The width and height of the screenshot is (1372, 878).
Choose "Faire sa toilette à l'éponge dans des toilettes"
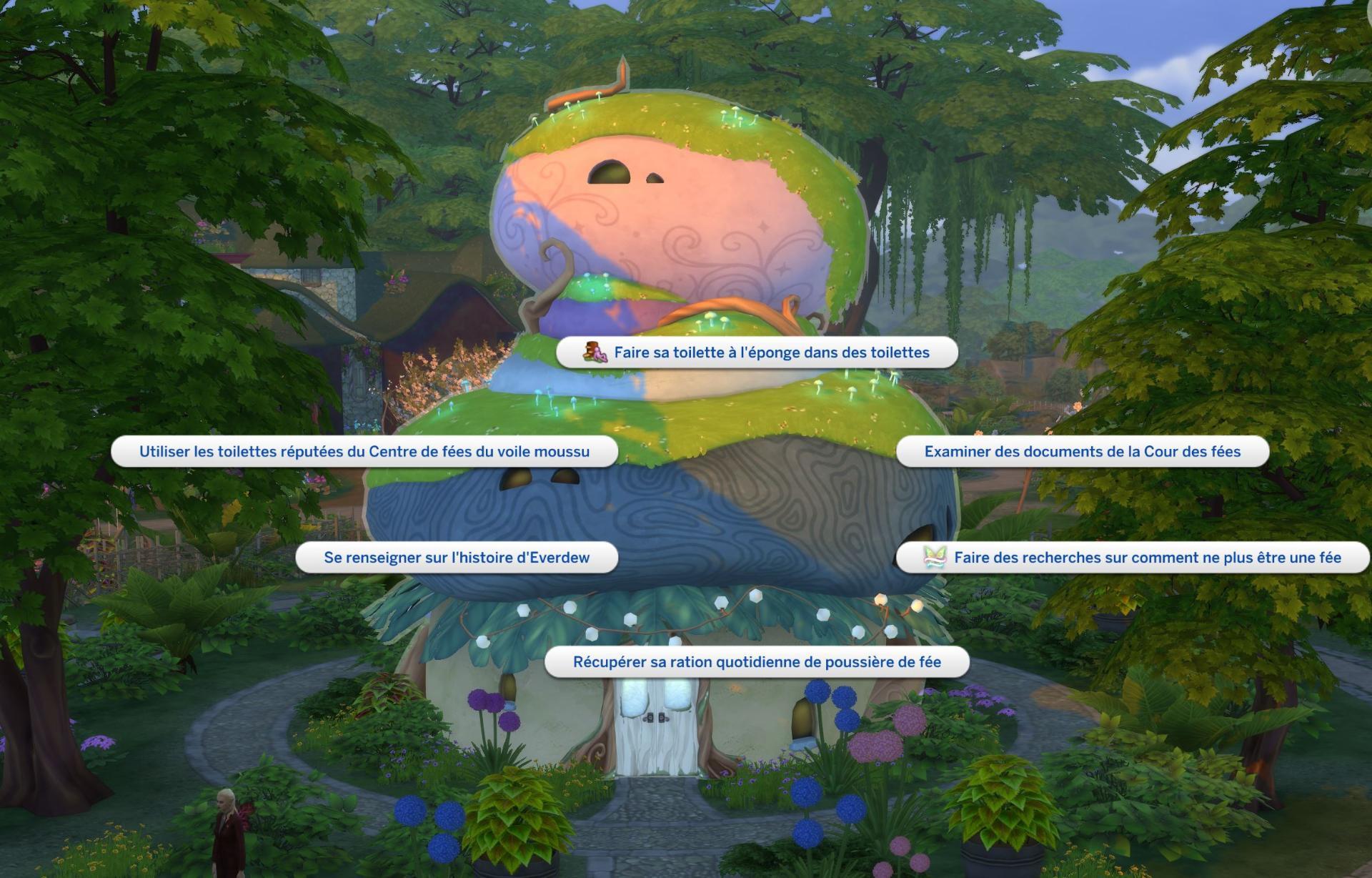click(757, 352)
